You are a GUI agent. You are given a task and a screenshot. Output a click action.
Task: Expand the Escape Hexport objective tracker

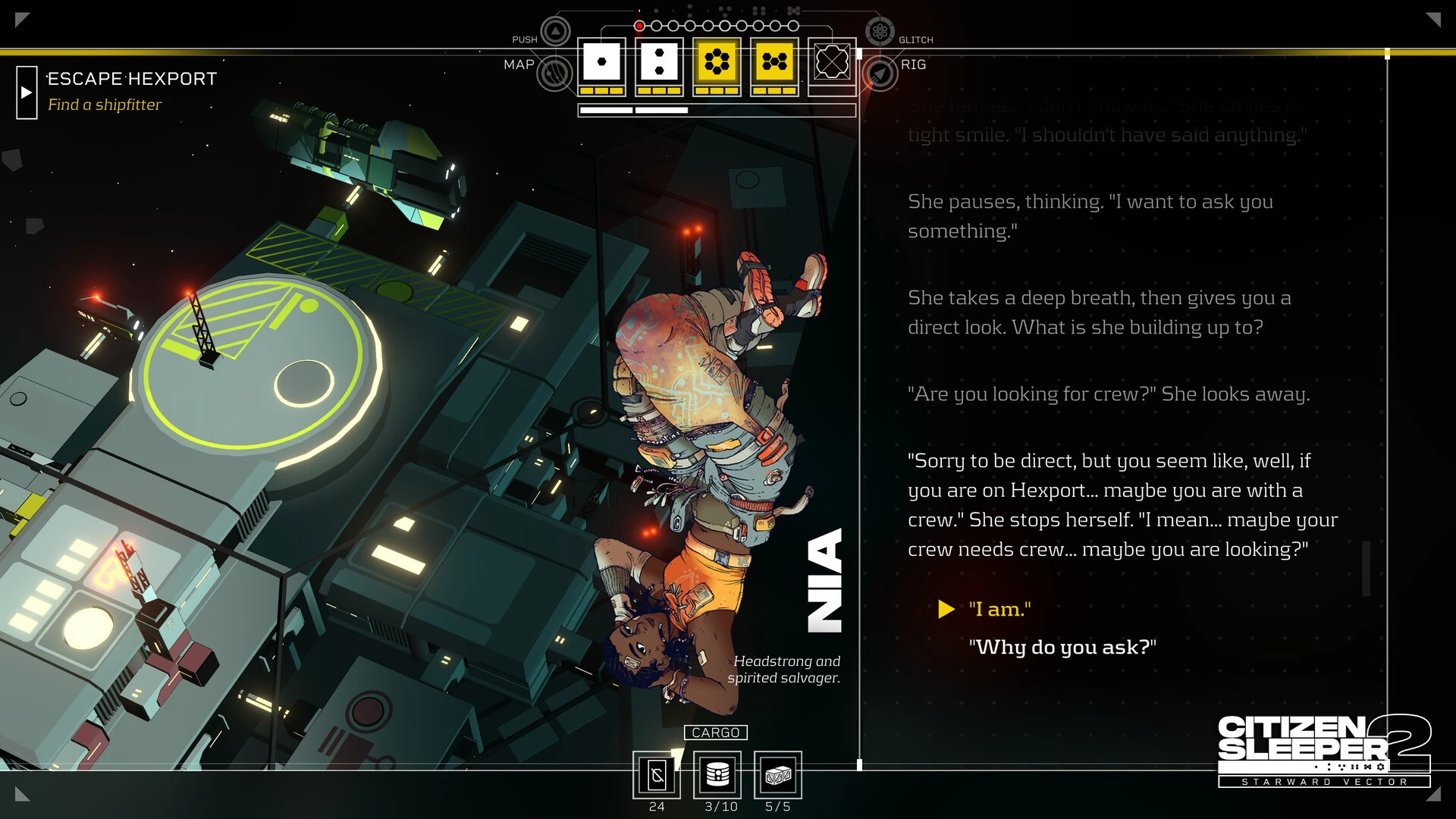pyautogui.click(x=27, y=93)
